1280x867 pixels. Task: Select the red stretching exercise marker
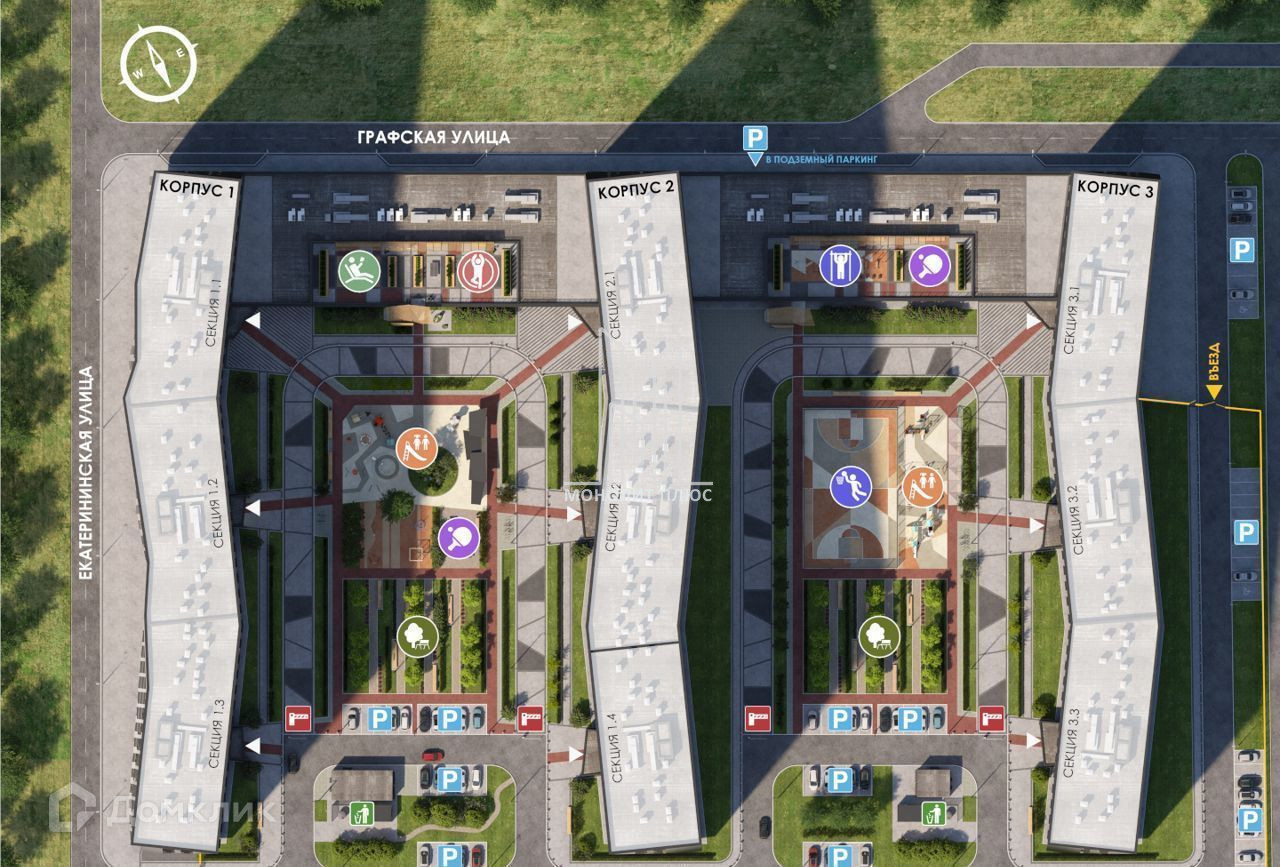coord(478,272)
